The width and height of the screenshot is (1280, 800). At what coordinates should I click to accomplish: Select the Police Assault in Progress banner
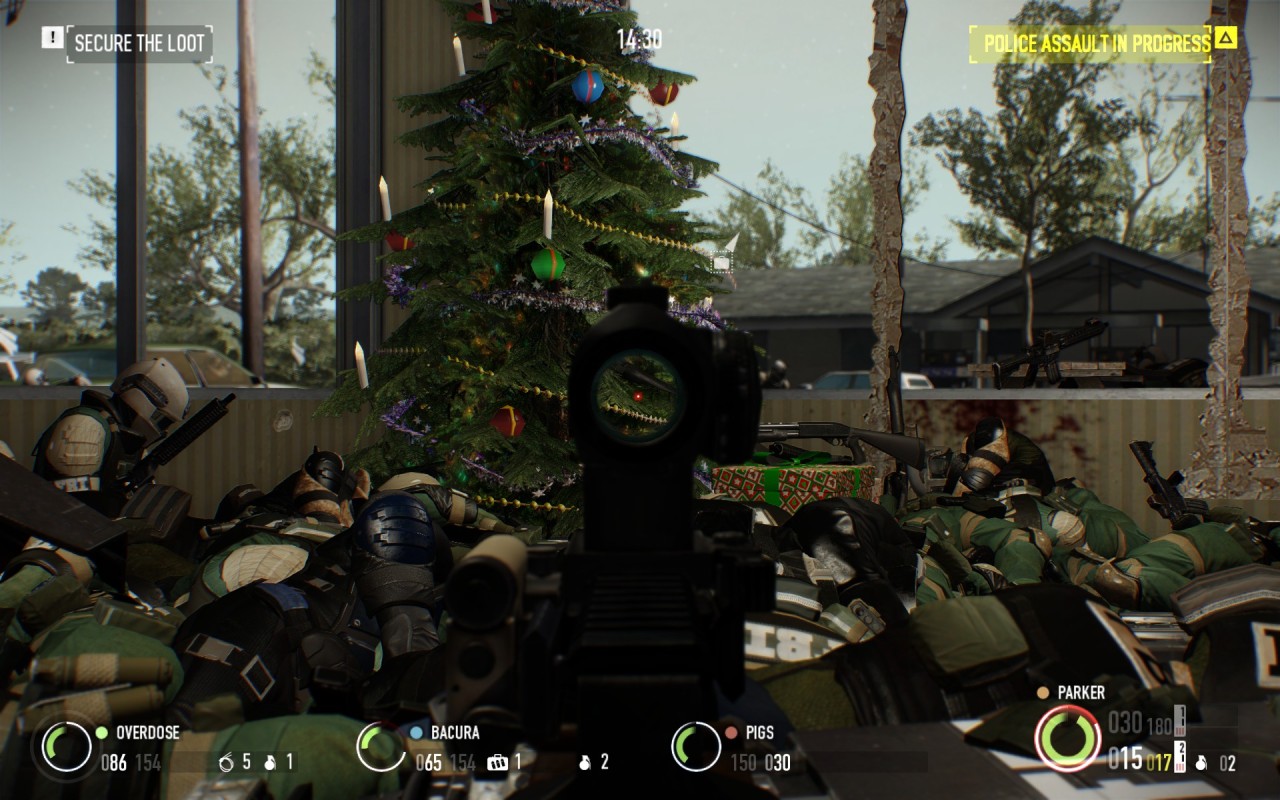1096,44
